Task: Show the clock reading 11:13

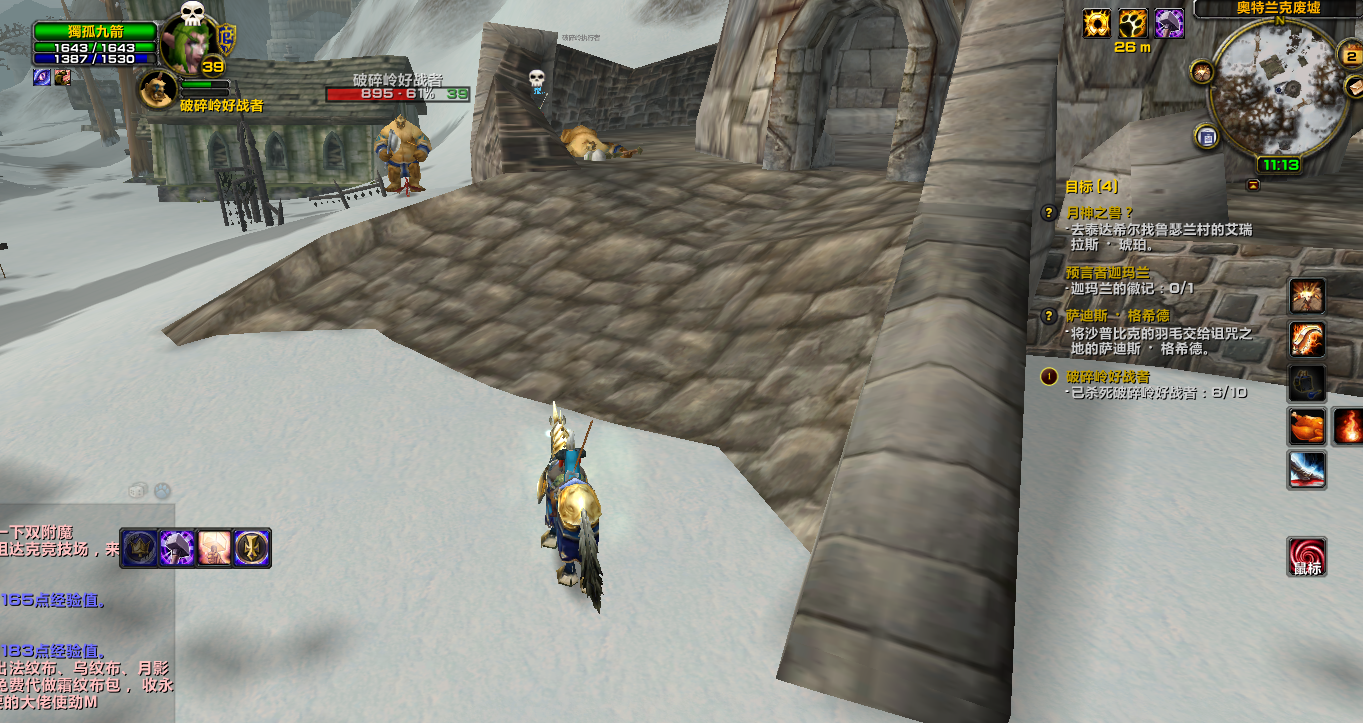Action: coord(1280,165)
